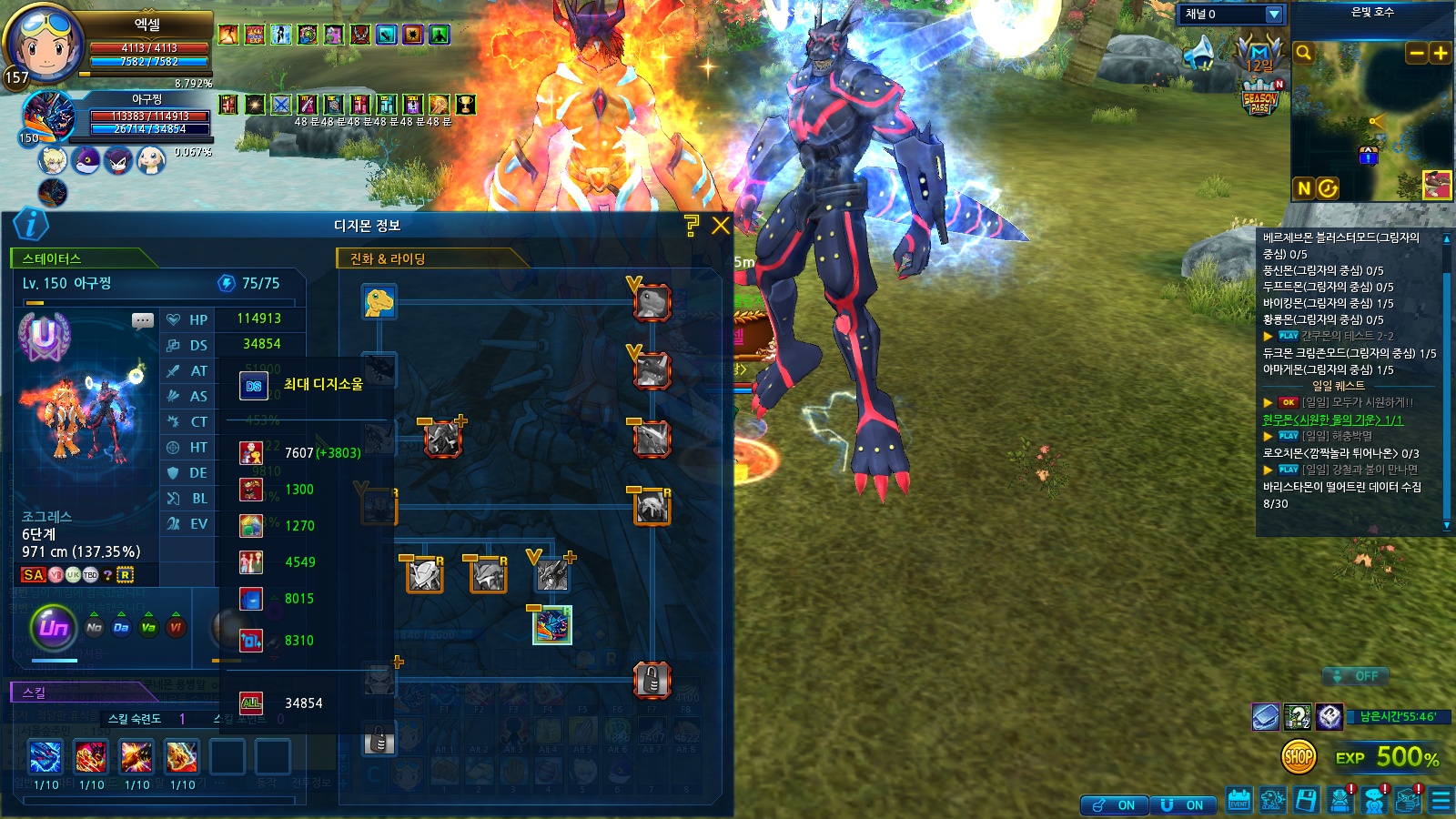
Task: Open the Season Pass icon
Action: coord(1260,99)
